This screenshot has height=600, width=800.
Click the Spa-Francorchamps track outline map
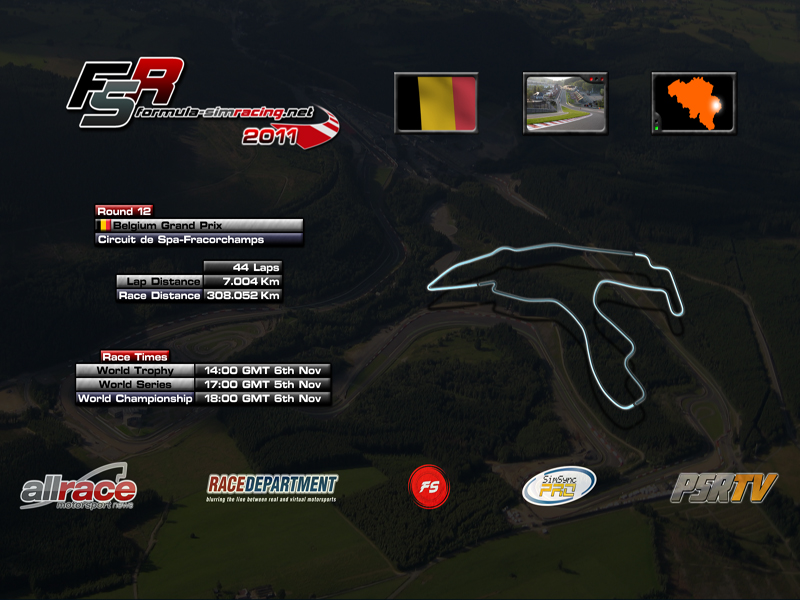(560, 320)
